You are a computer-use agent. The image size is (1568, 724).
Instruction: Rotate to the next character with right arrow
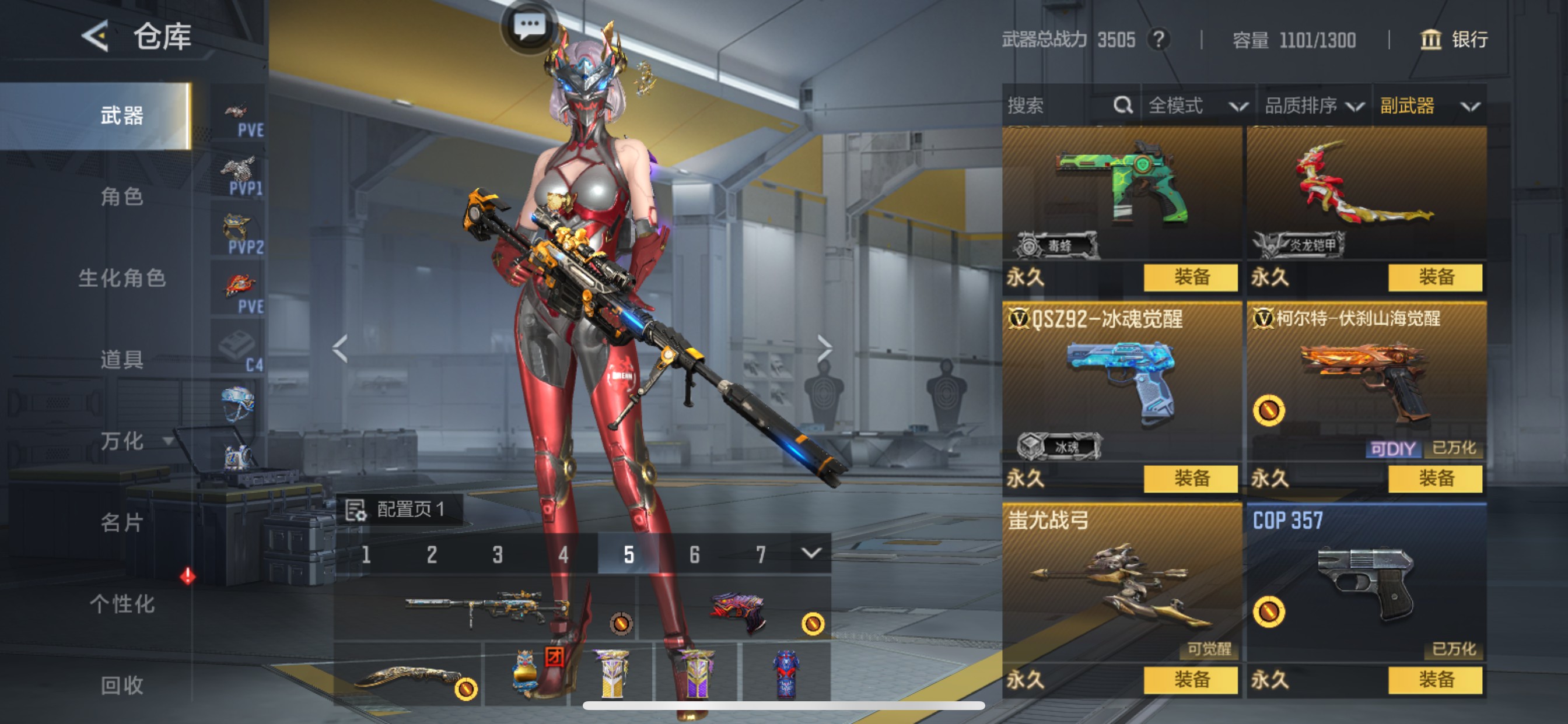click(824, 349)
